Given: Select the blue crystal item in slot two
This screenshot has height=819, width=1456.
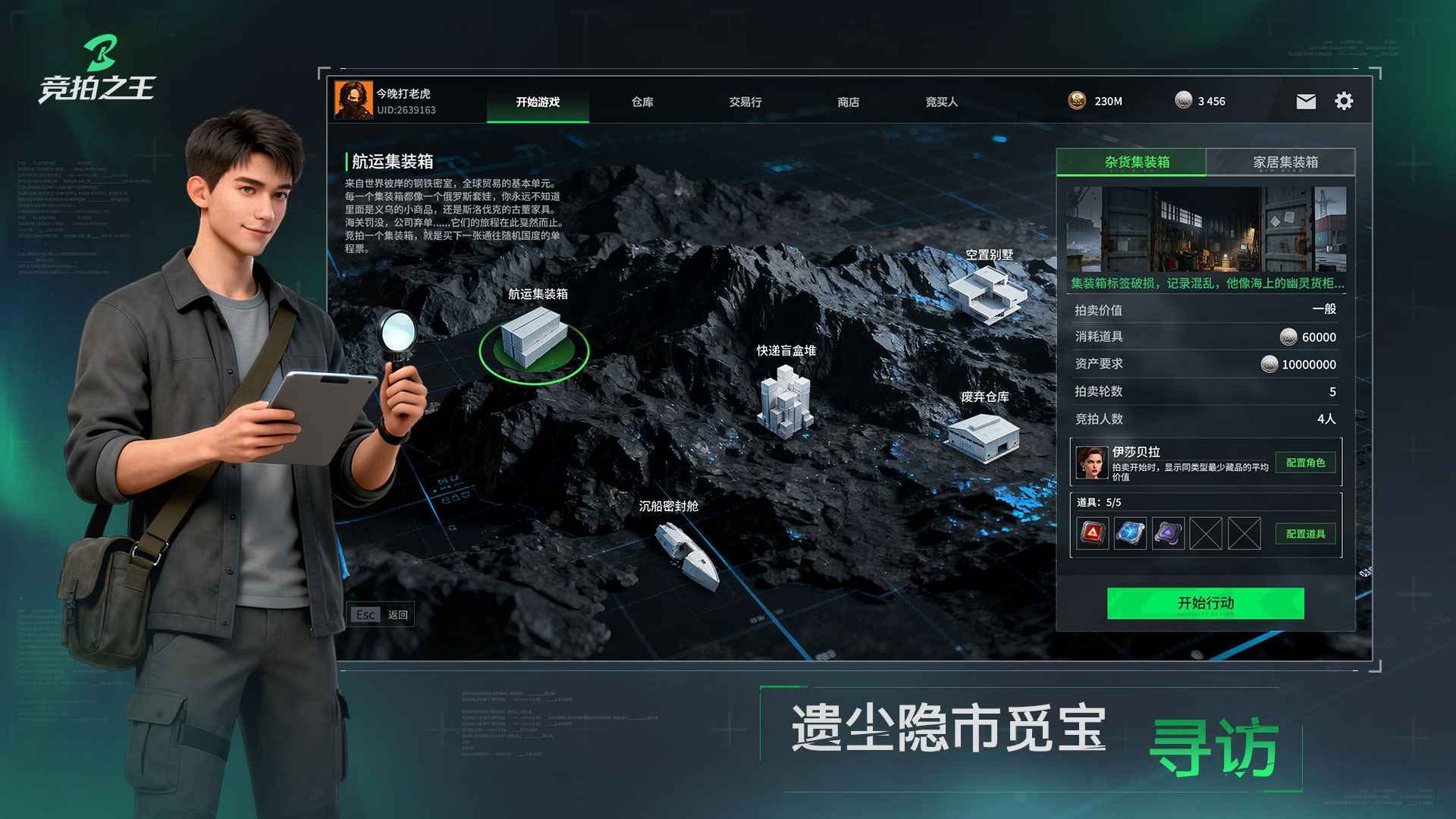Looking at the screenshot, I should coord(1129,533).
